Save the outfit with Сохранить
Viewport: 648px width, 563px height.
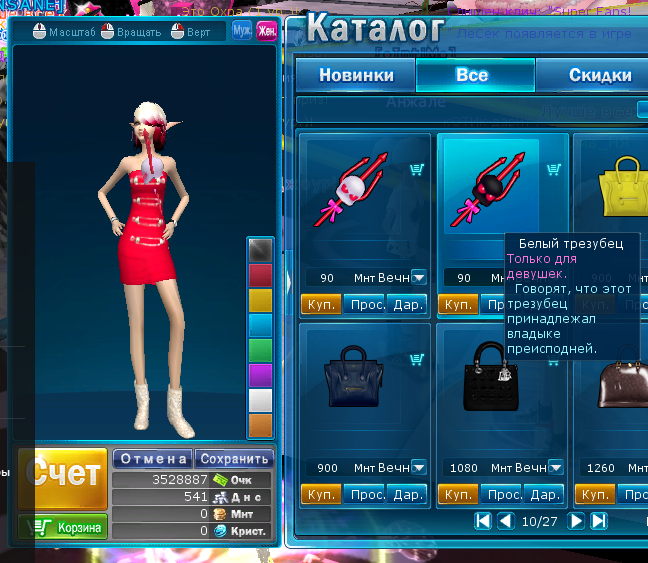[x=234, y=459]
